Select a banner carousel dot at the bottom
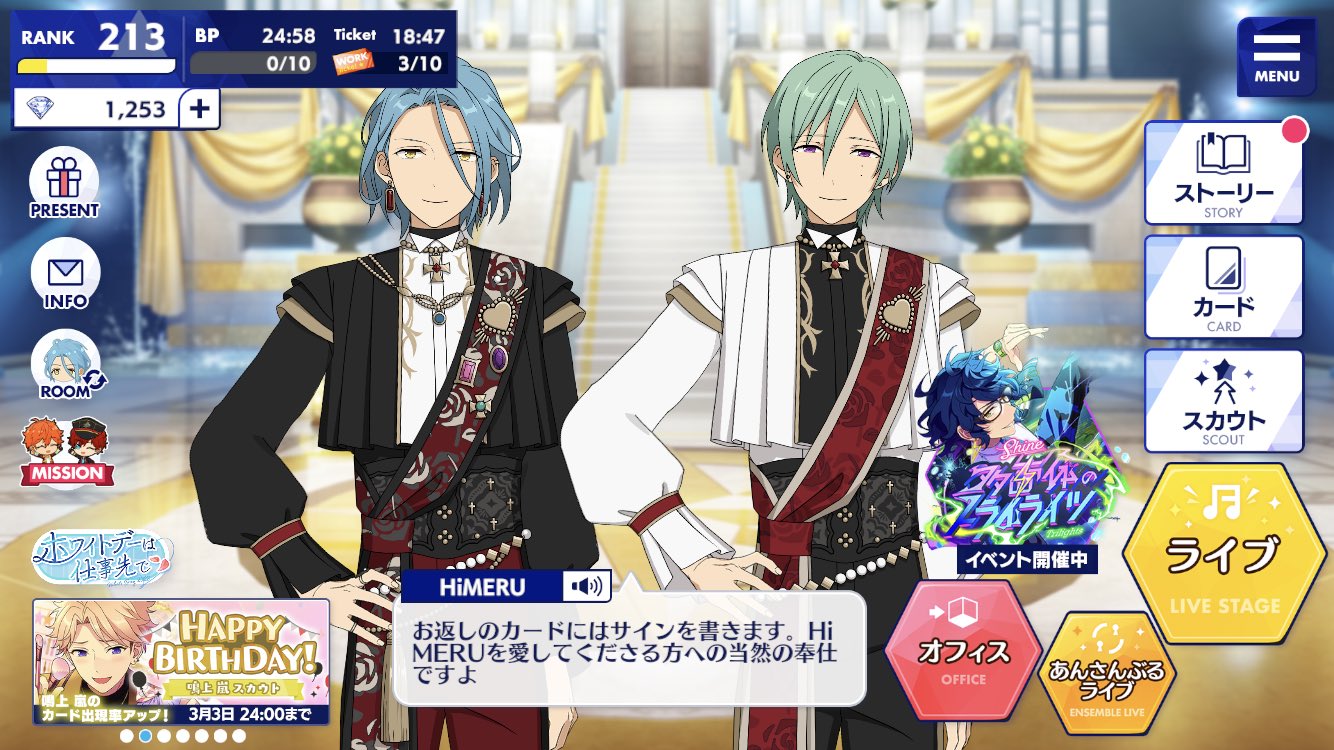Viewport: 1334px width, 750px height. [147, 737]
